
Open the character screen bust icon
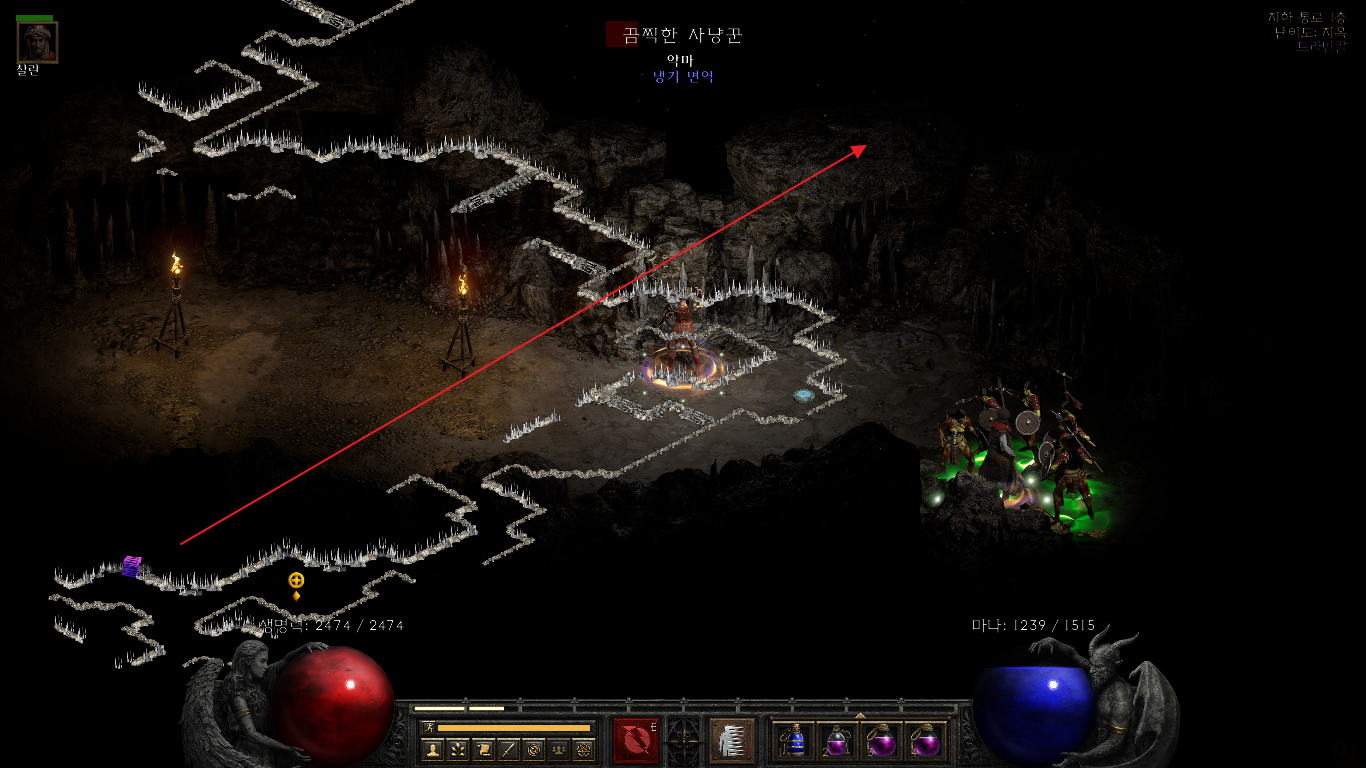pos(432,749)
